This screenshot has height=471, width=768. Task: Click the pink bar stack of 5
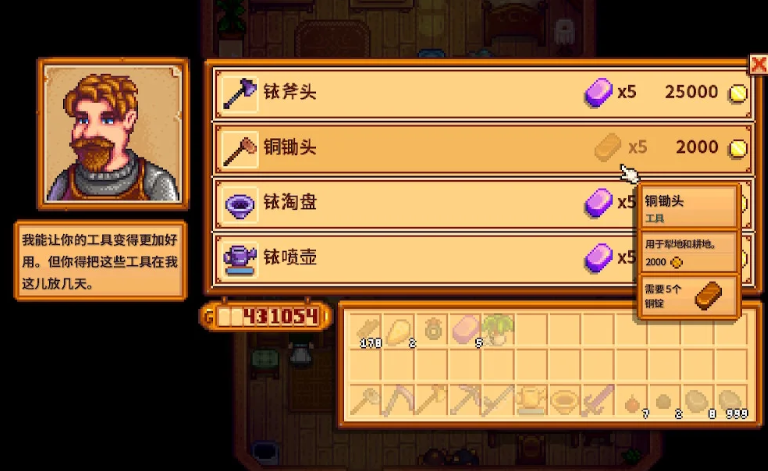pyautogui.click(x=465, y=330)
